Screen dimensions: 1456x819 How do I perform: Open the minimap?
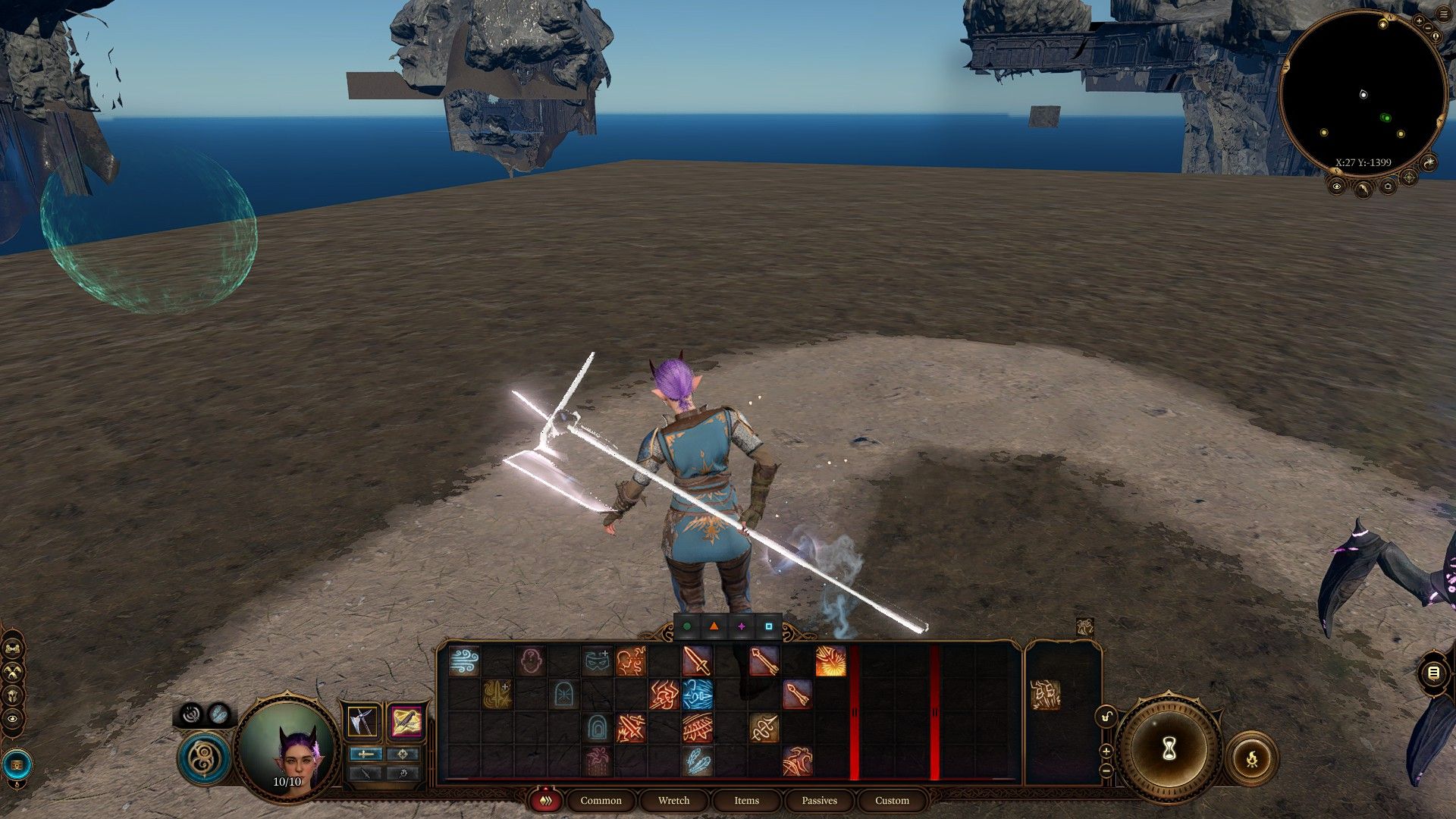pyautogui.click(x=1363, y=95)
